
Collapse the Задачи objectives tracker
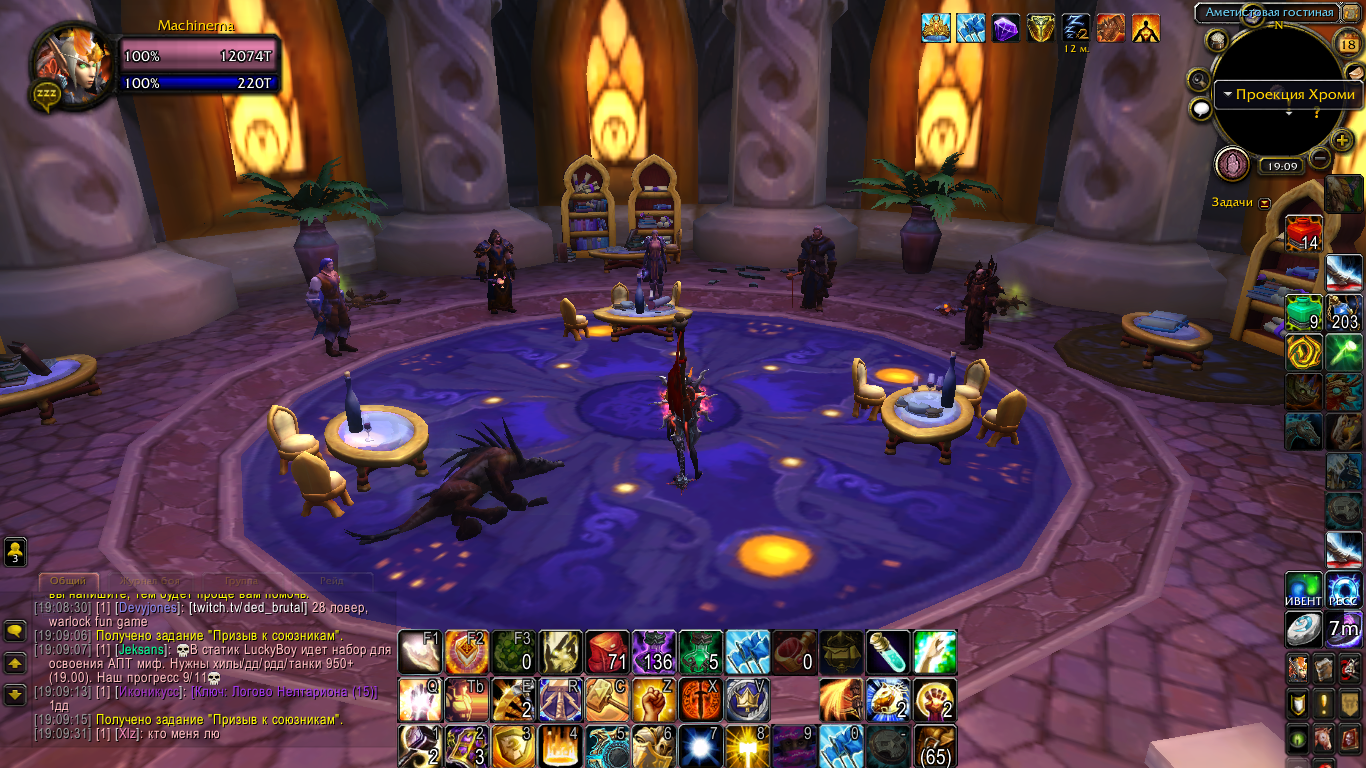1265,202
